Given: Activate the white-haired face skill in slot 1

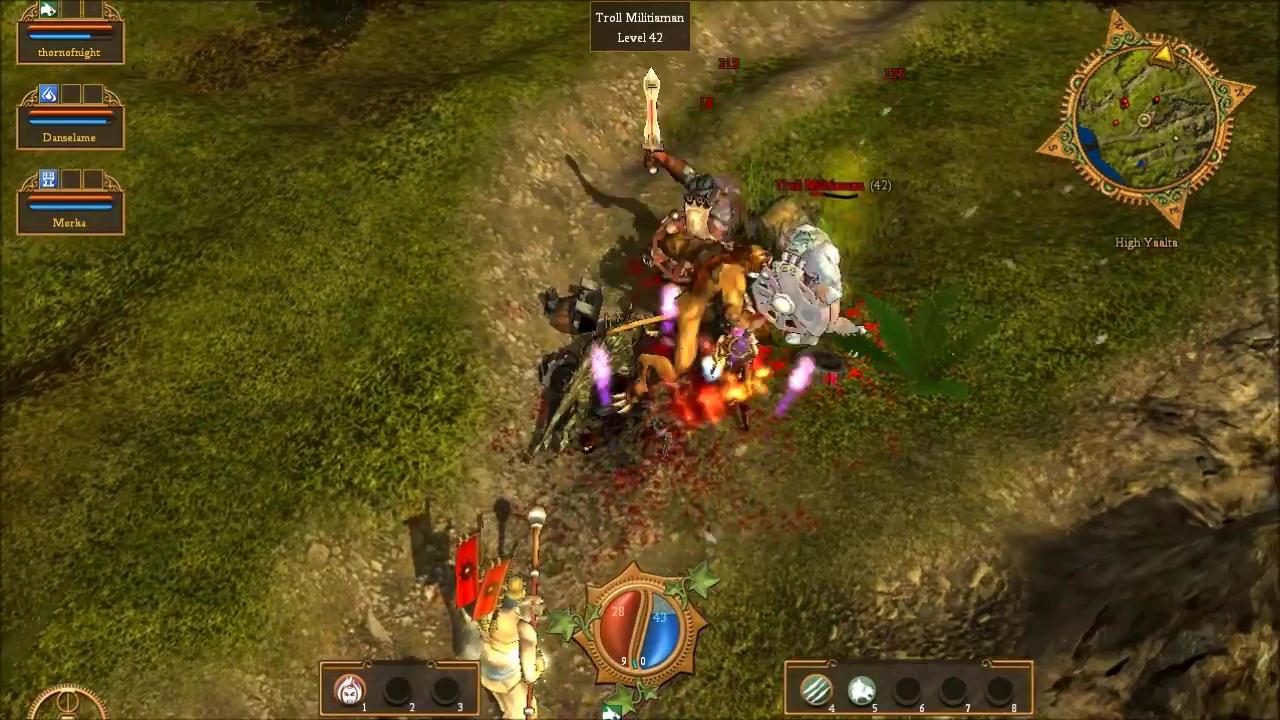Looking at the screenshot, I should point(349,689).
